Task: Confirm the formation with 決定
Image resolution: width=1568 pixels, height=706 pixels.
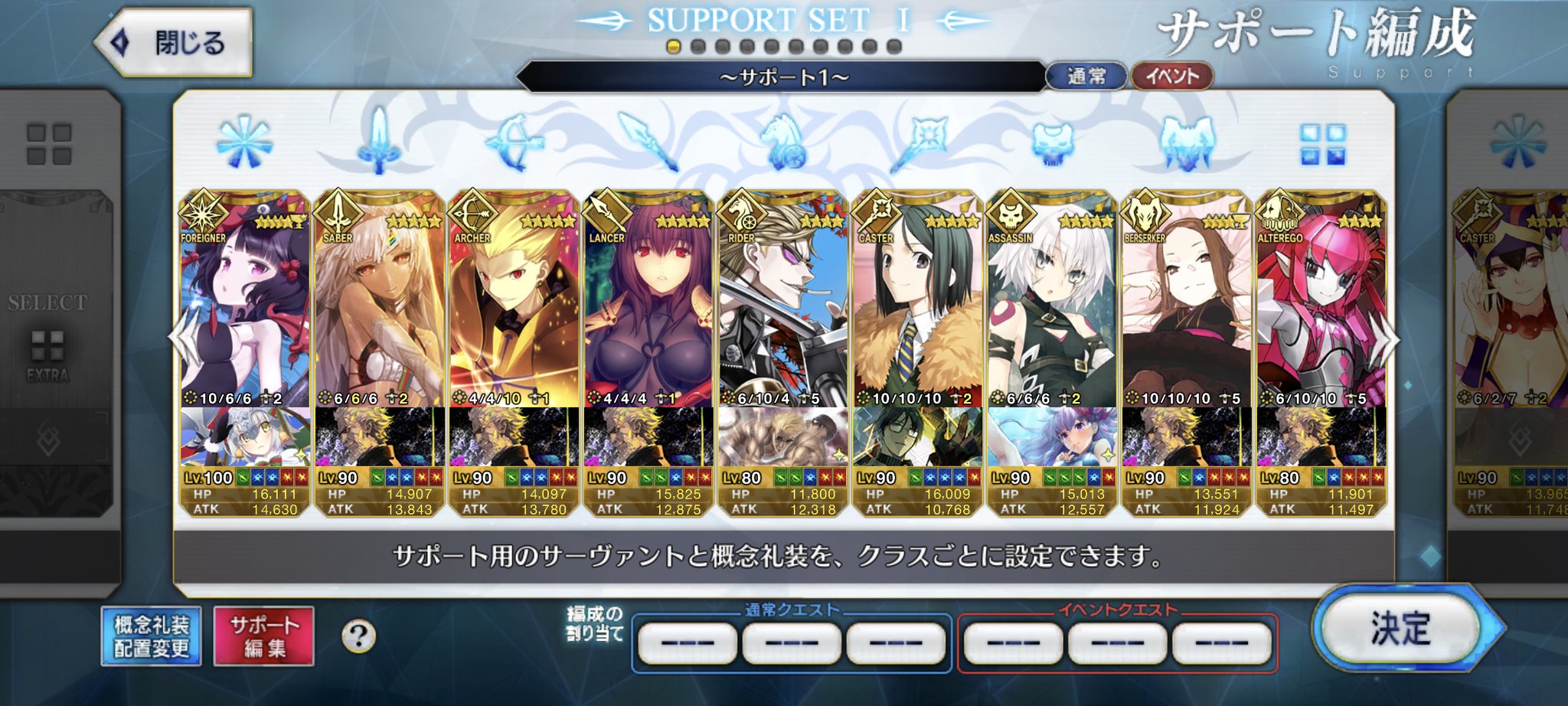Action: 1401,629
